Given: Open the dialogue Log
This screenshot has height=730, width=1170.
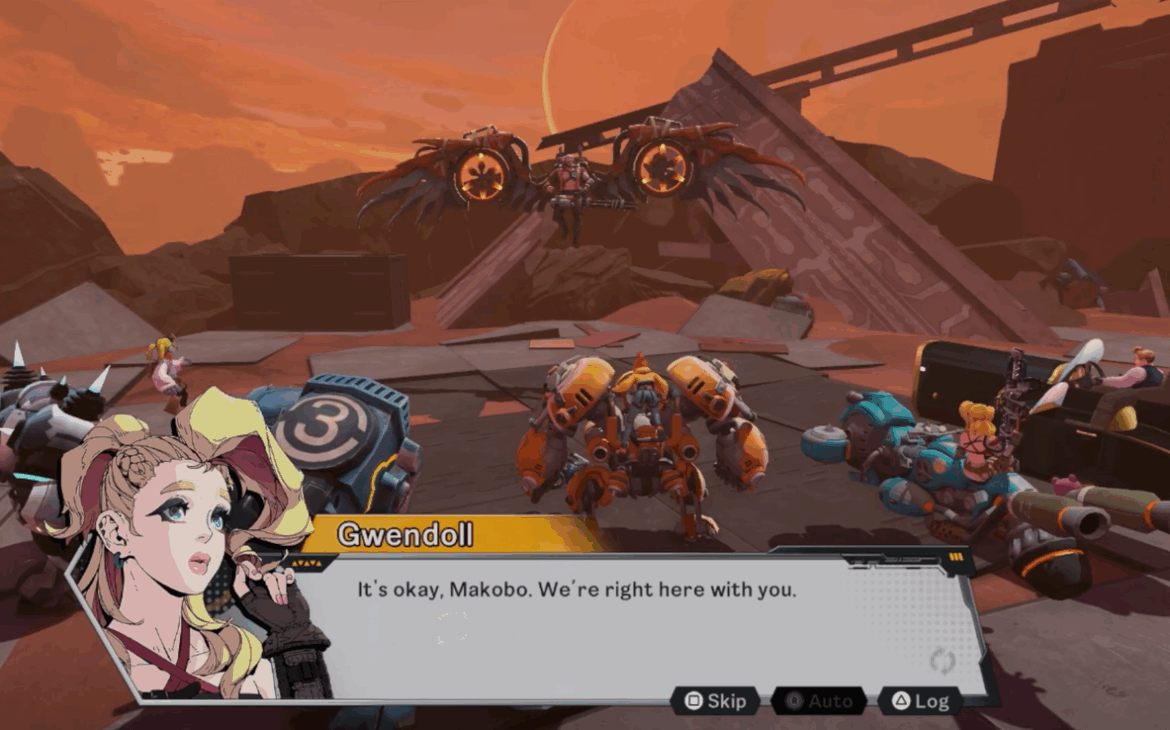Looking at the screenshot, I should pos(919,701).
